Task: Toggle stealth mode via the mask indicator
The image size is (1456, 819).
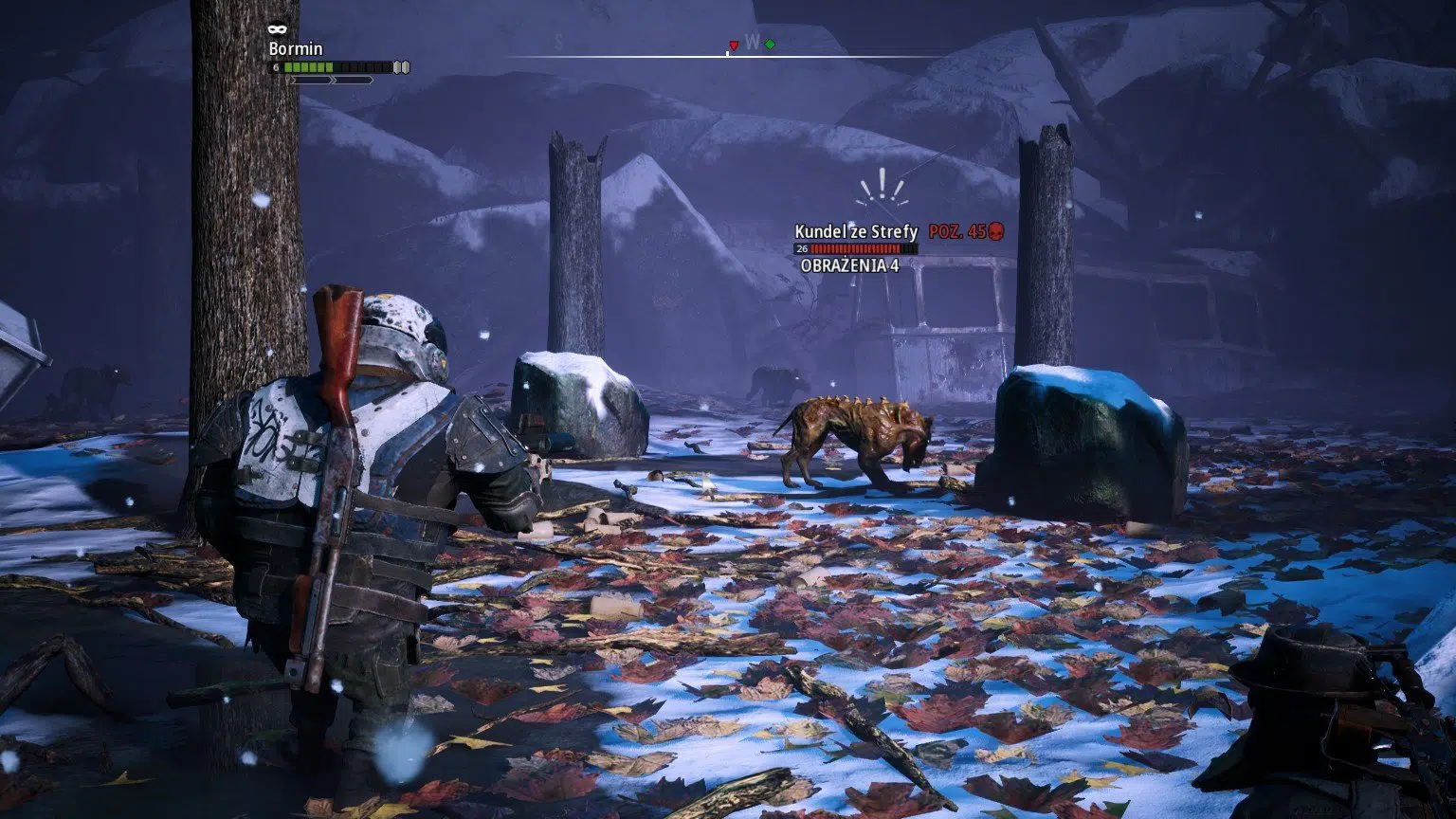Action: pyautogui.click(x=278, y=28)
